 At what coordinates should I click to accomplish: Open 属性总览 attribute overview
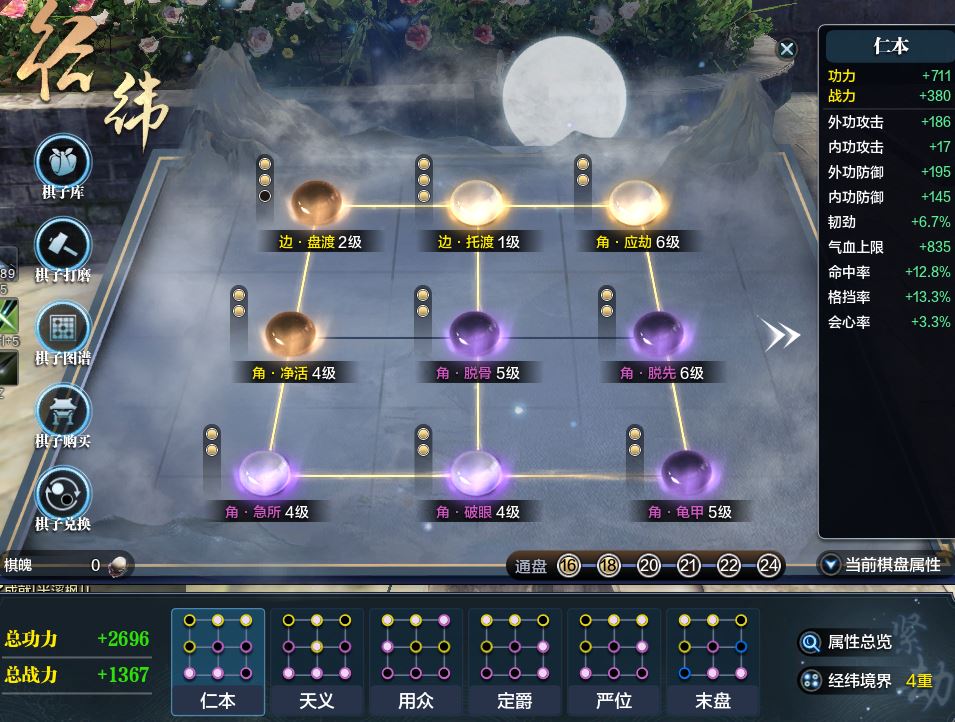point(846,642)
